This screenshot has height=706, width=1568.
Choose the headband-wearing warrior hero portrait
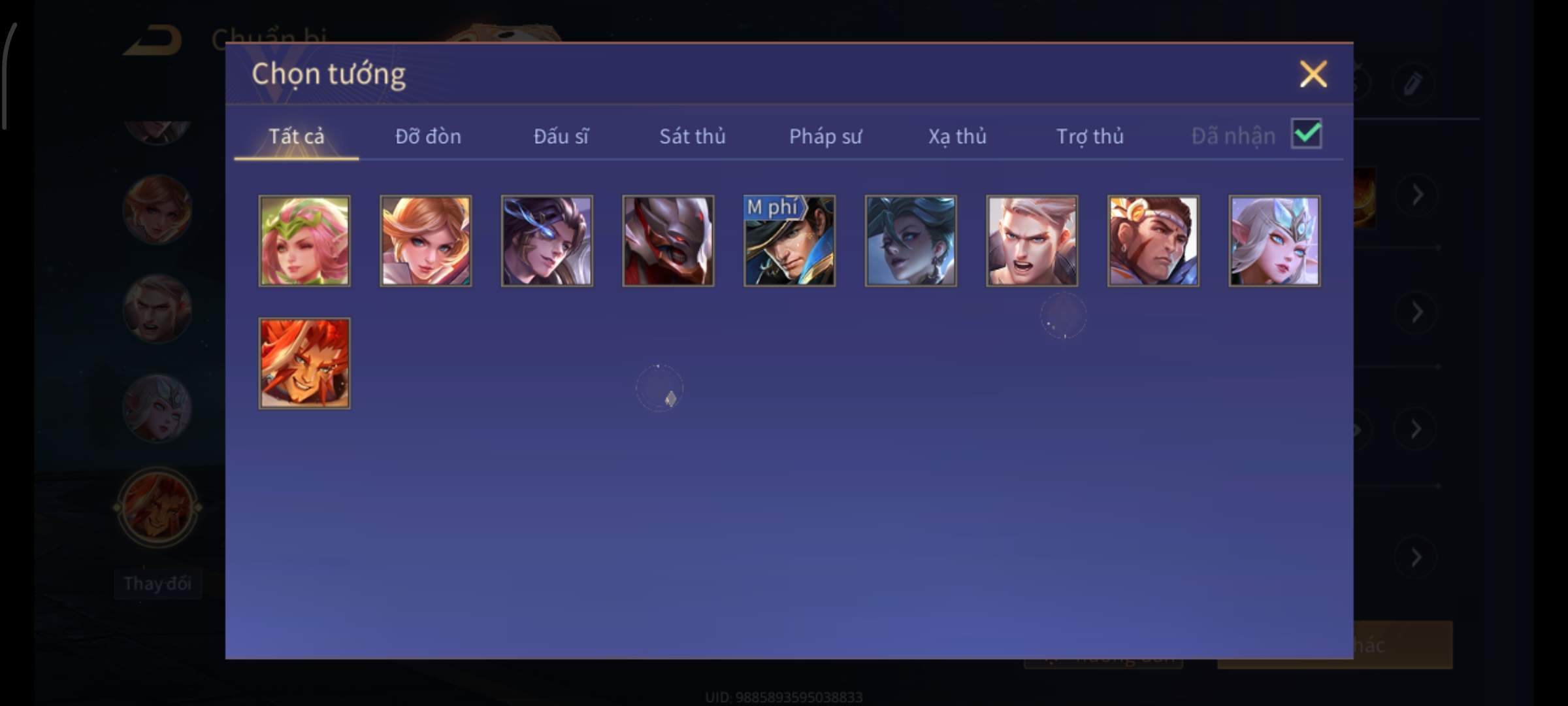click(x=1153, y=241)
